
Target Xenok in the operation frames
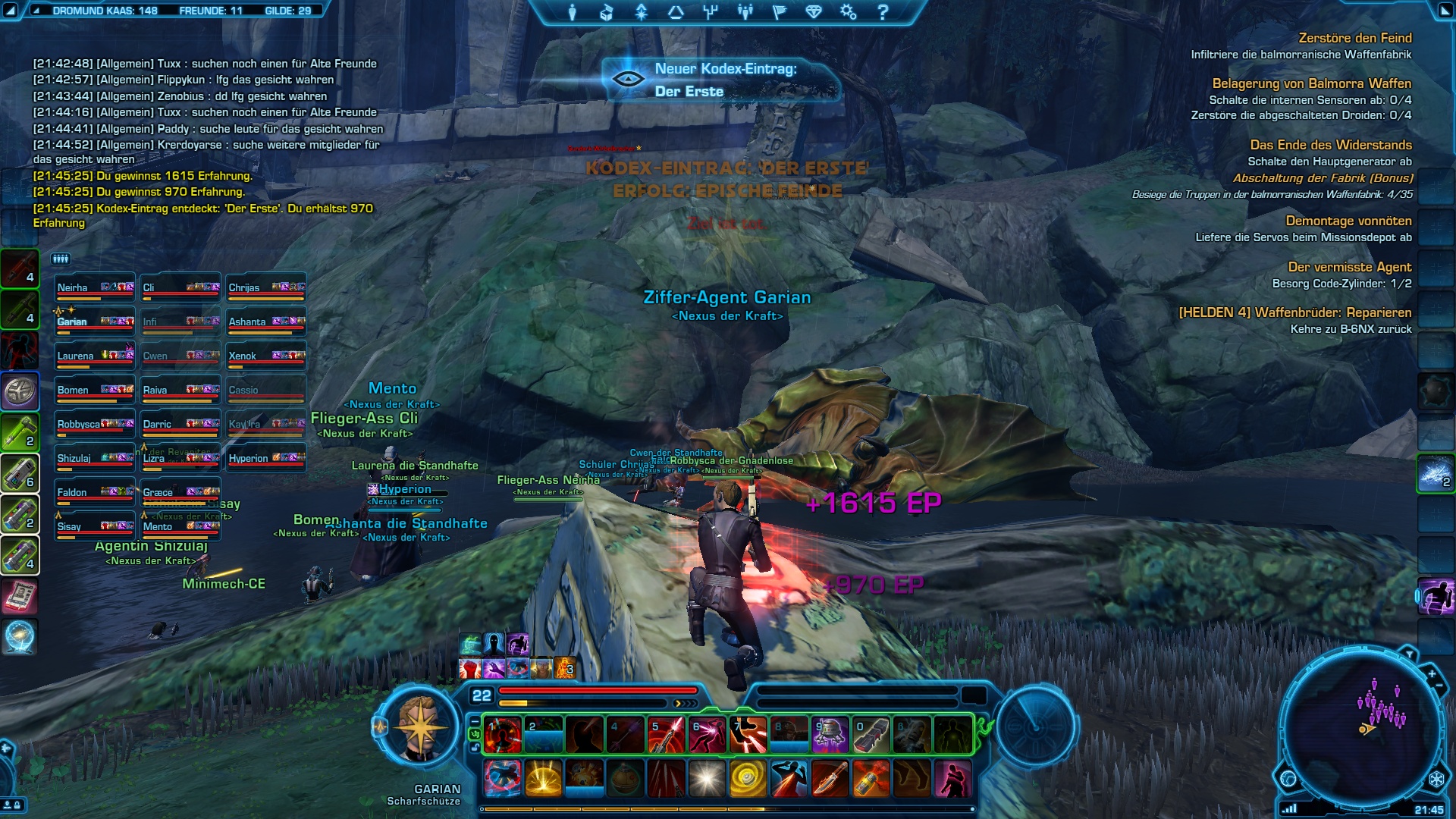266,356
